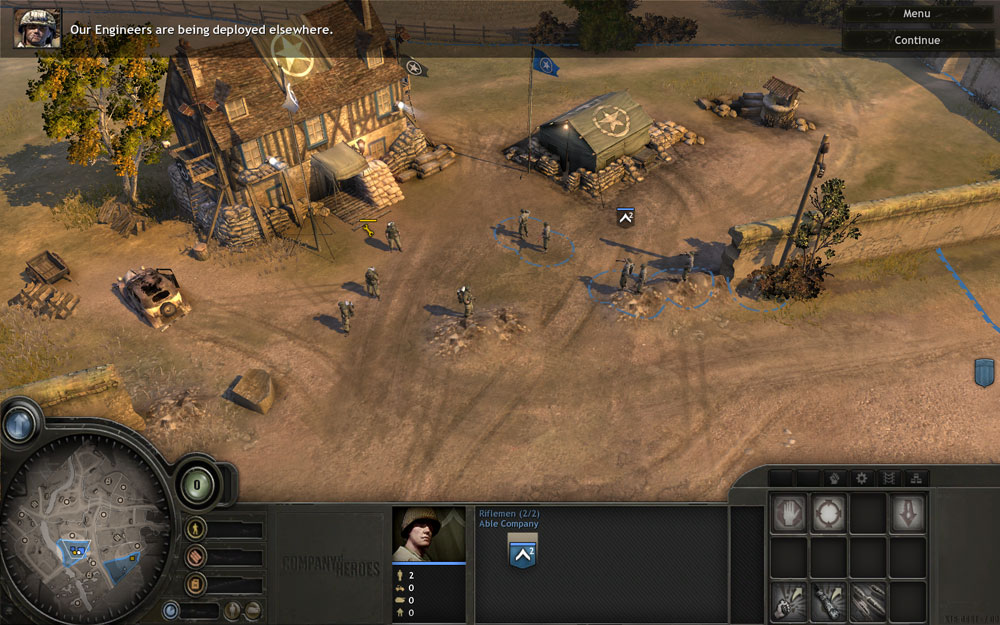This screenshot has width=1000, height=625.
Task: Open the gear tab above command grid
Action: click(861, 478)
